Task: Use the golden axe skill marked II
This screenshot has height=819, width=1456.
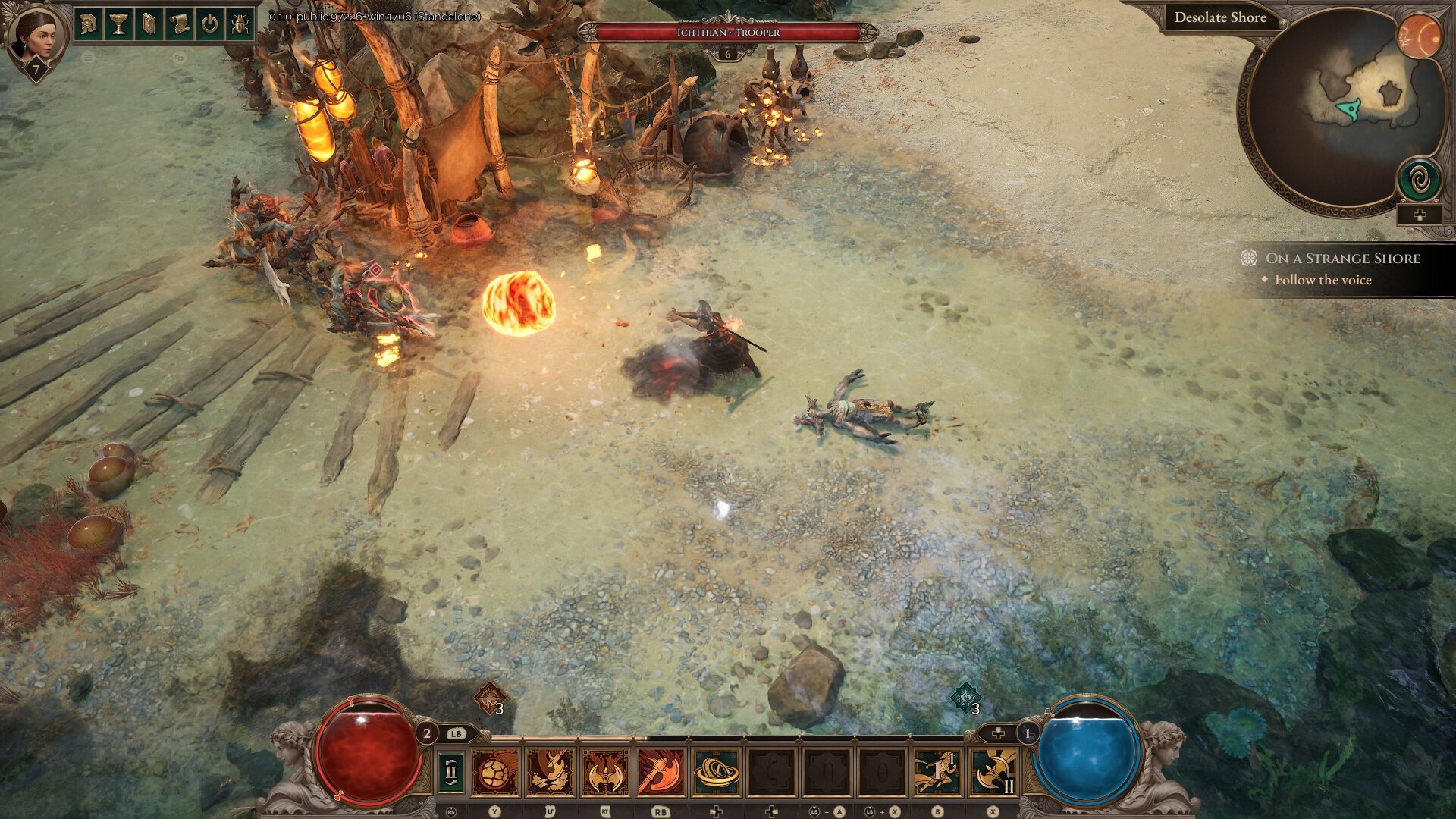Action: (x=992, y=772)
